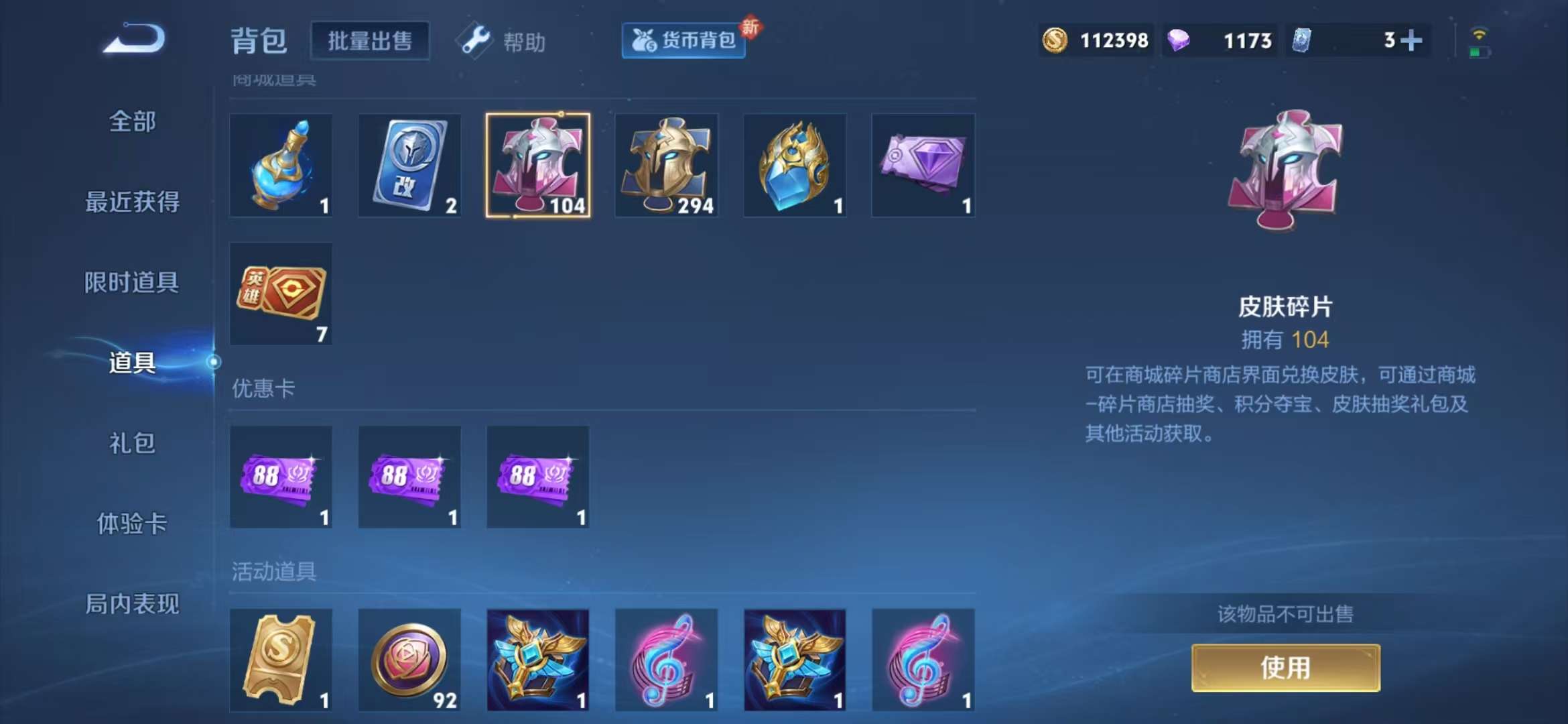Open the red hero experience card showing 7
The height and width of the screenshot is (724, 1568).
click(280, 293)
